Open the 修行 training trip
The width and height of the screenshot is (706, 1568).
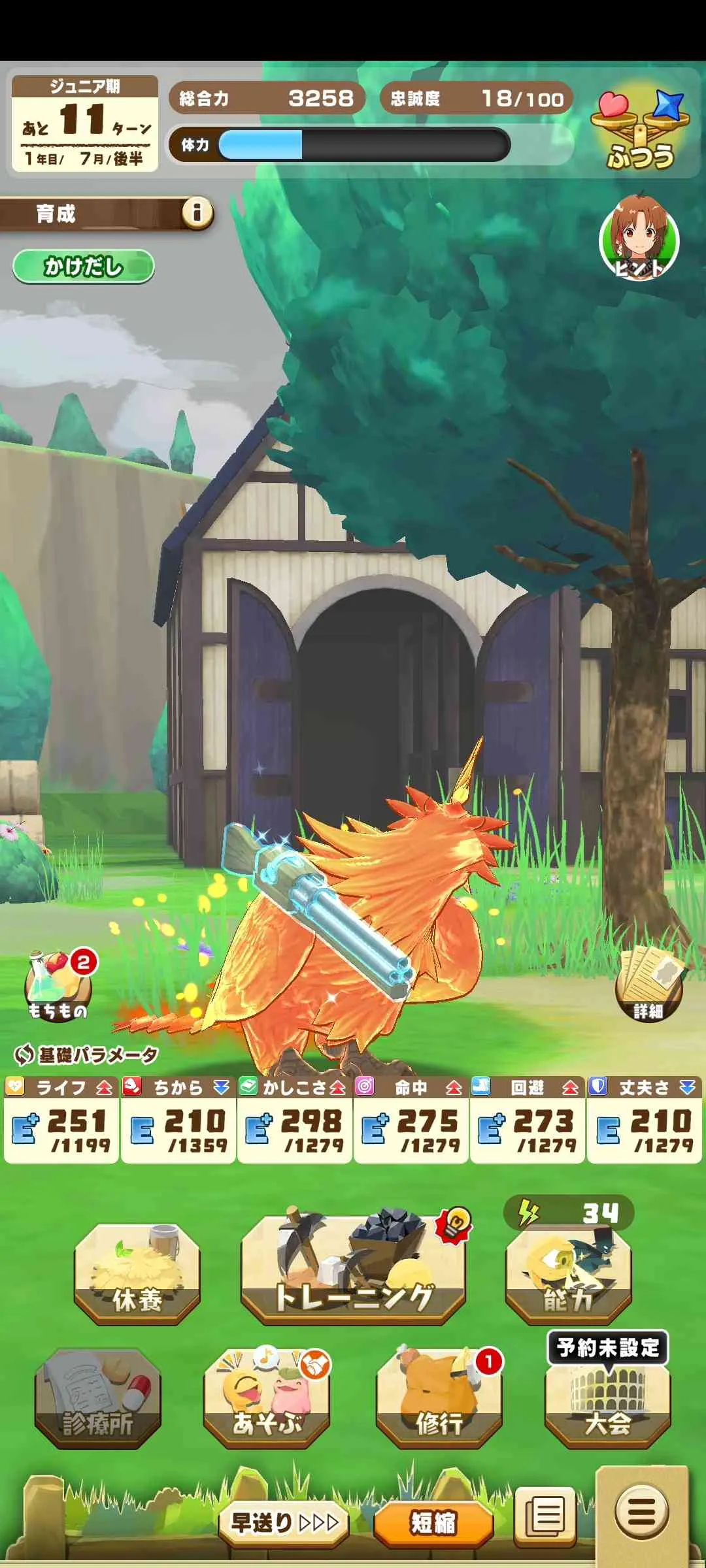(439, 1398)
